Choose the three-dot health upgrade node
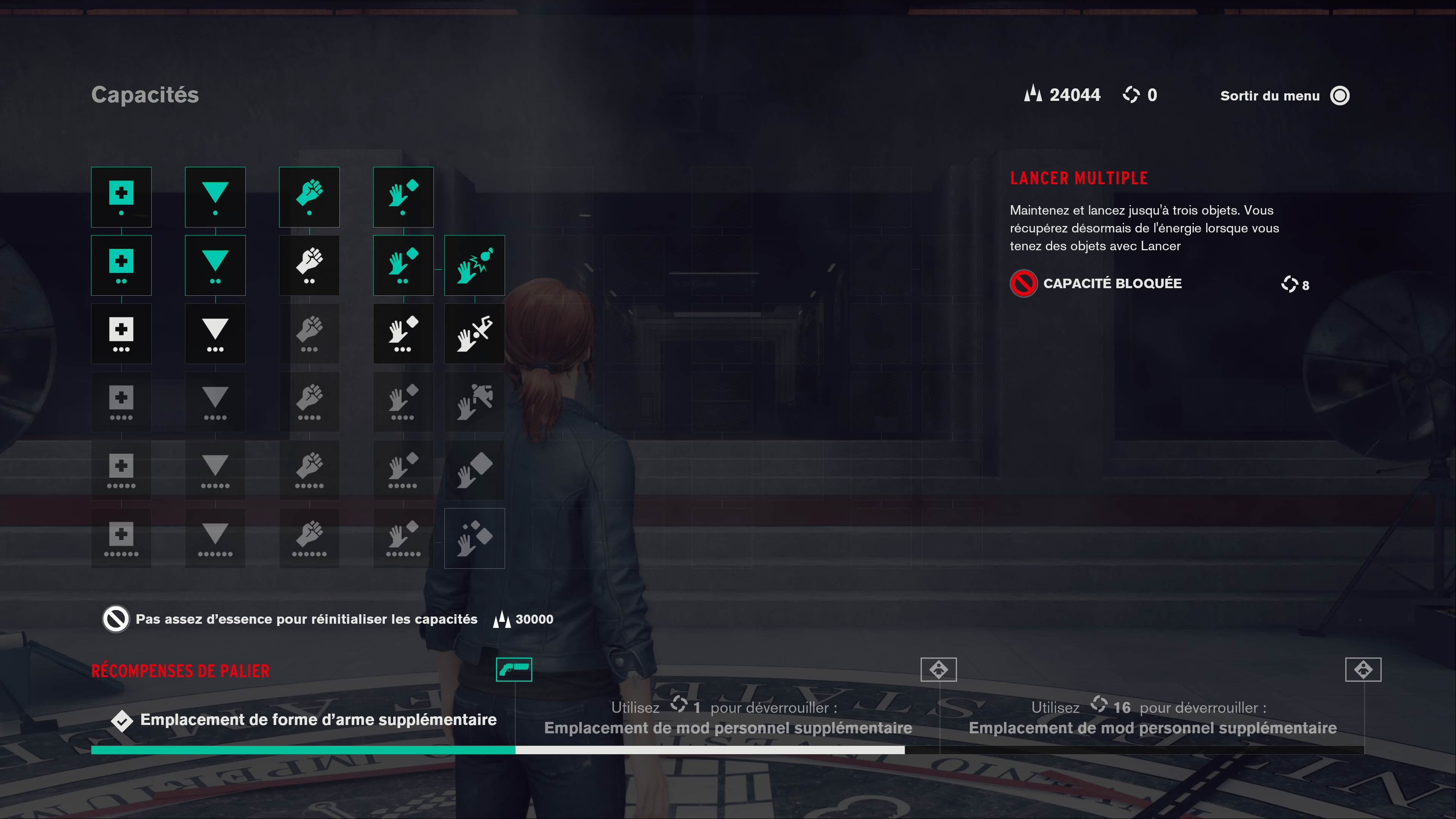Image resolution: width=1456 pixels, height=819 pixels. pyautogui.click(x=121, y=334)
